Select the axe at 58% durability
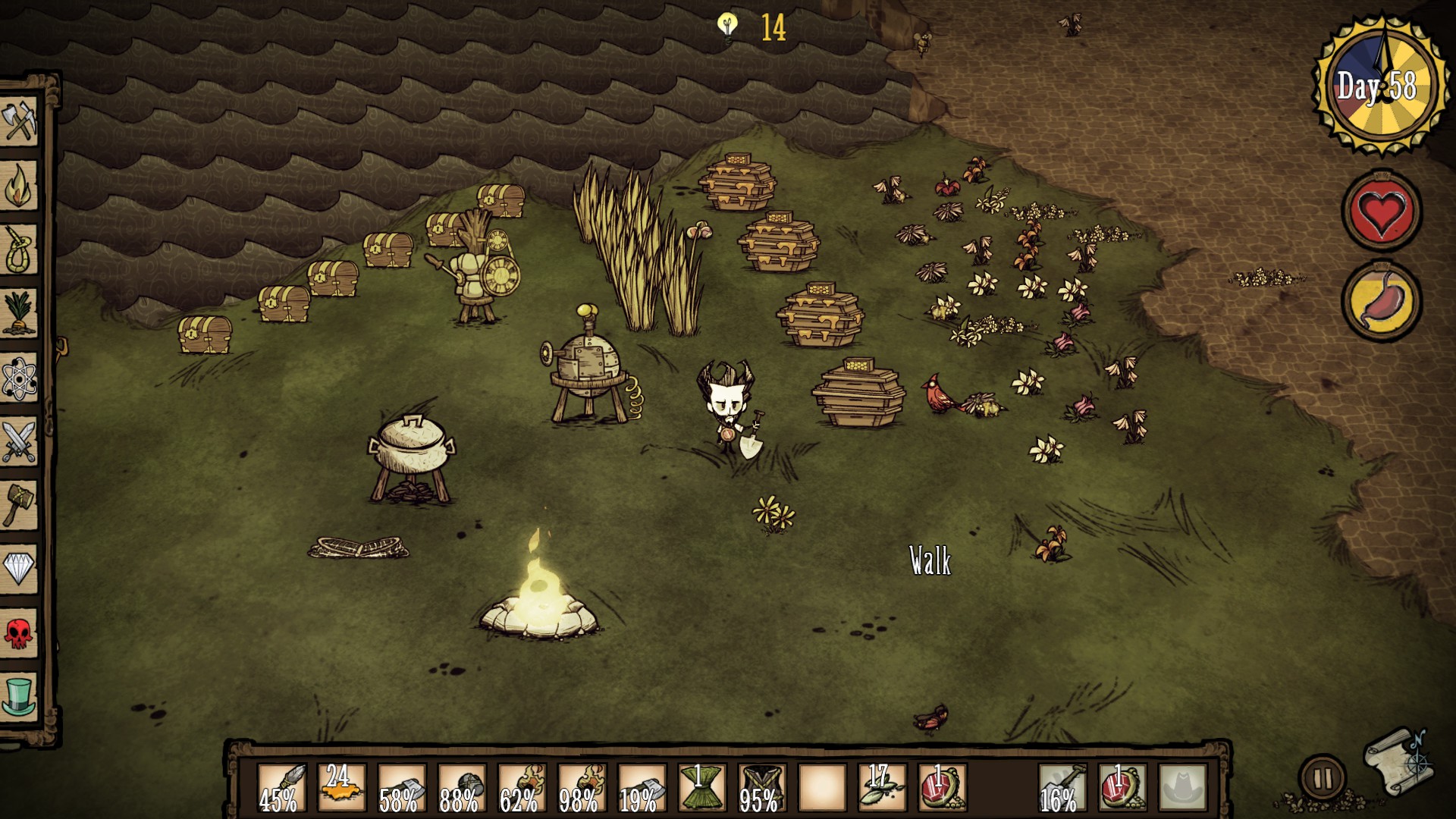Viewport: 1456px width, 819px height. point(402,788)
